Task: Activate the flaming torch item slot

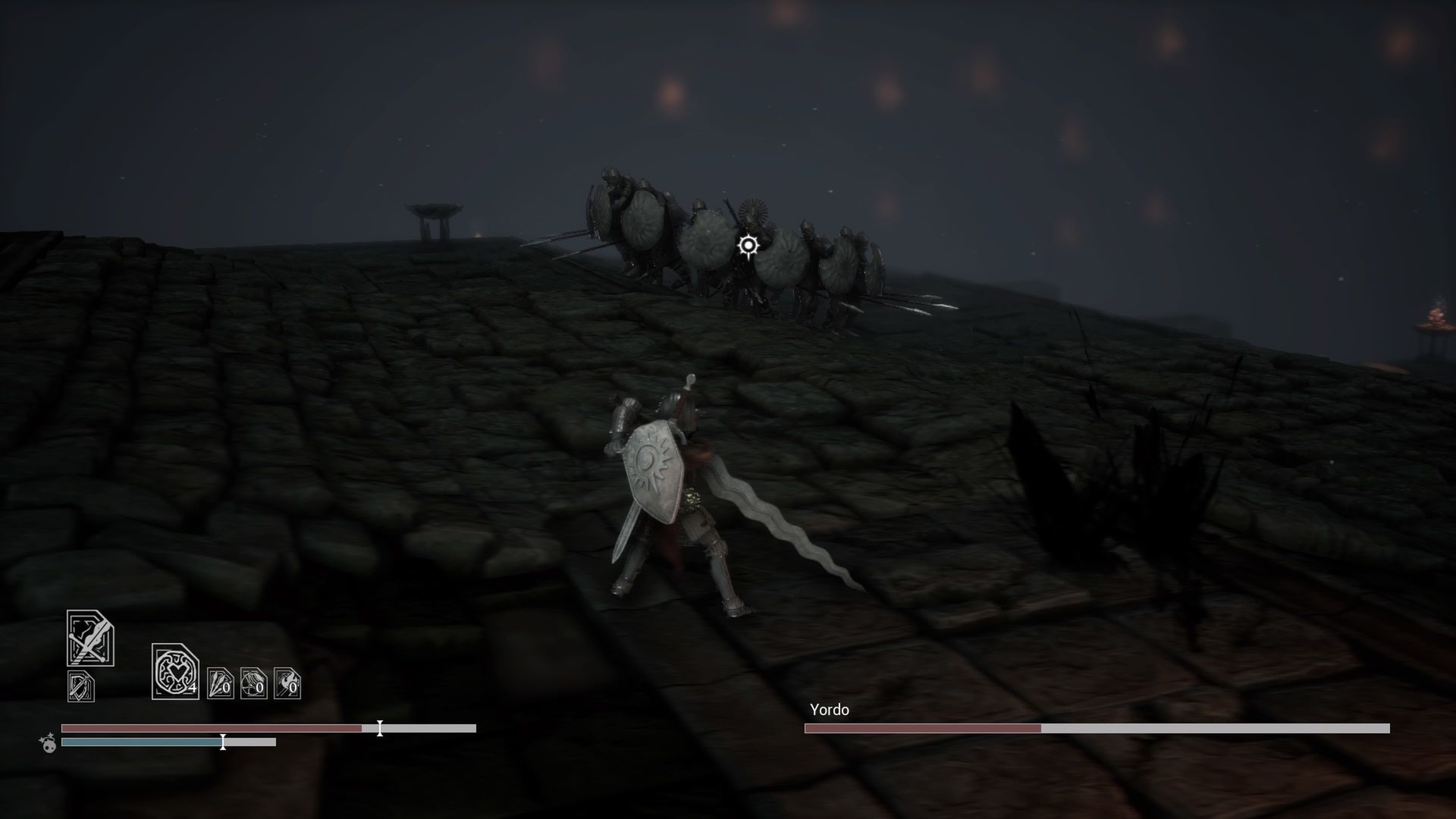Action: coord(287,683)
